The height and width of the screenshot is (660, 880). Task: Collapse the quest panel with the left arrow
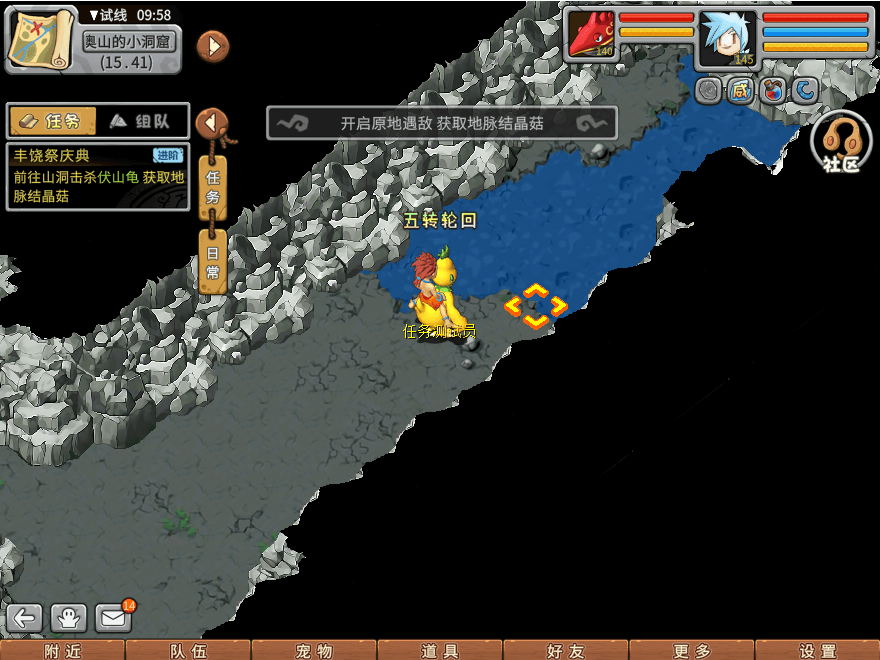tap(211, 123)
